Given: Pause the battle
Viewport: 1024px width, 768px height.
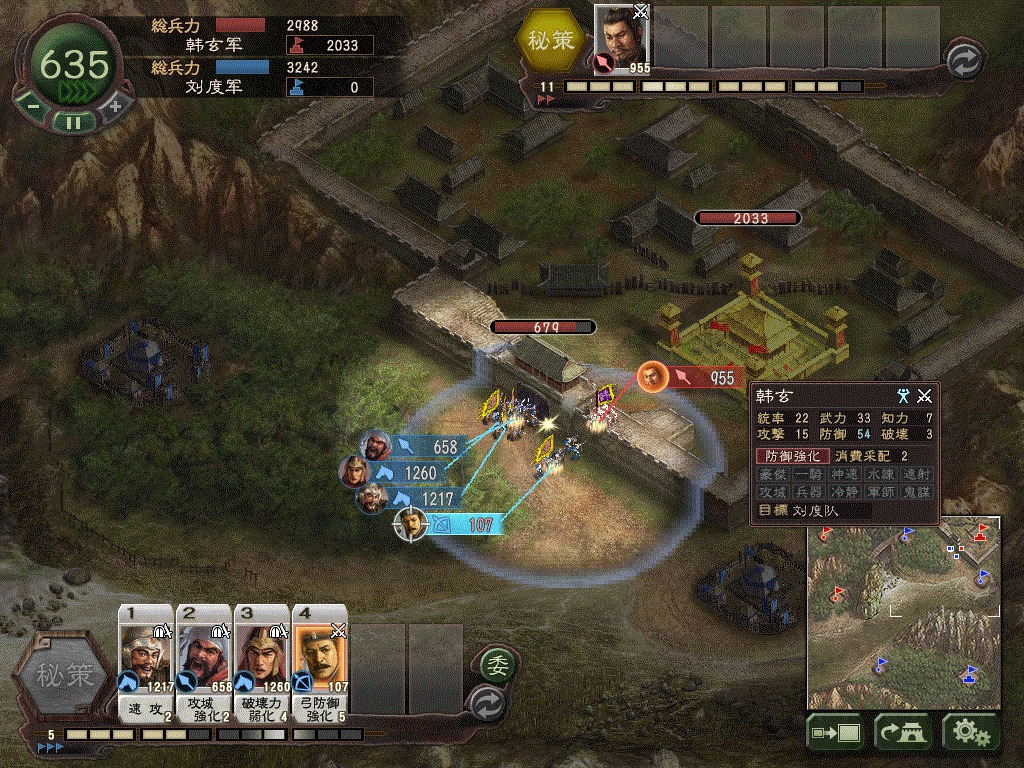Looking at the screenshot, I should point(73,122).
